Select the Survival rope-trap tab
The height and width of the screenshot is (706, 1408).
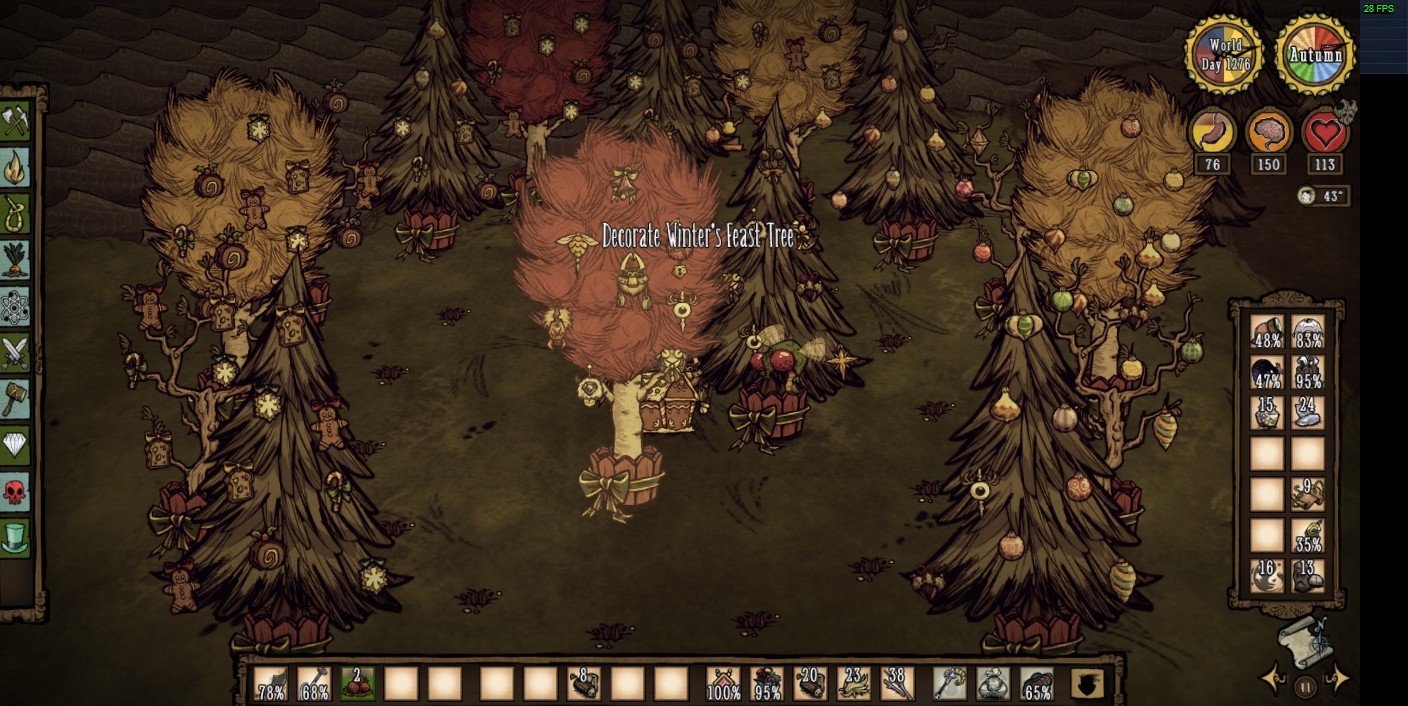click(x=16, y=214)
